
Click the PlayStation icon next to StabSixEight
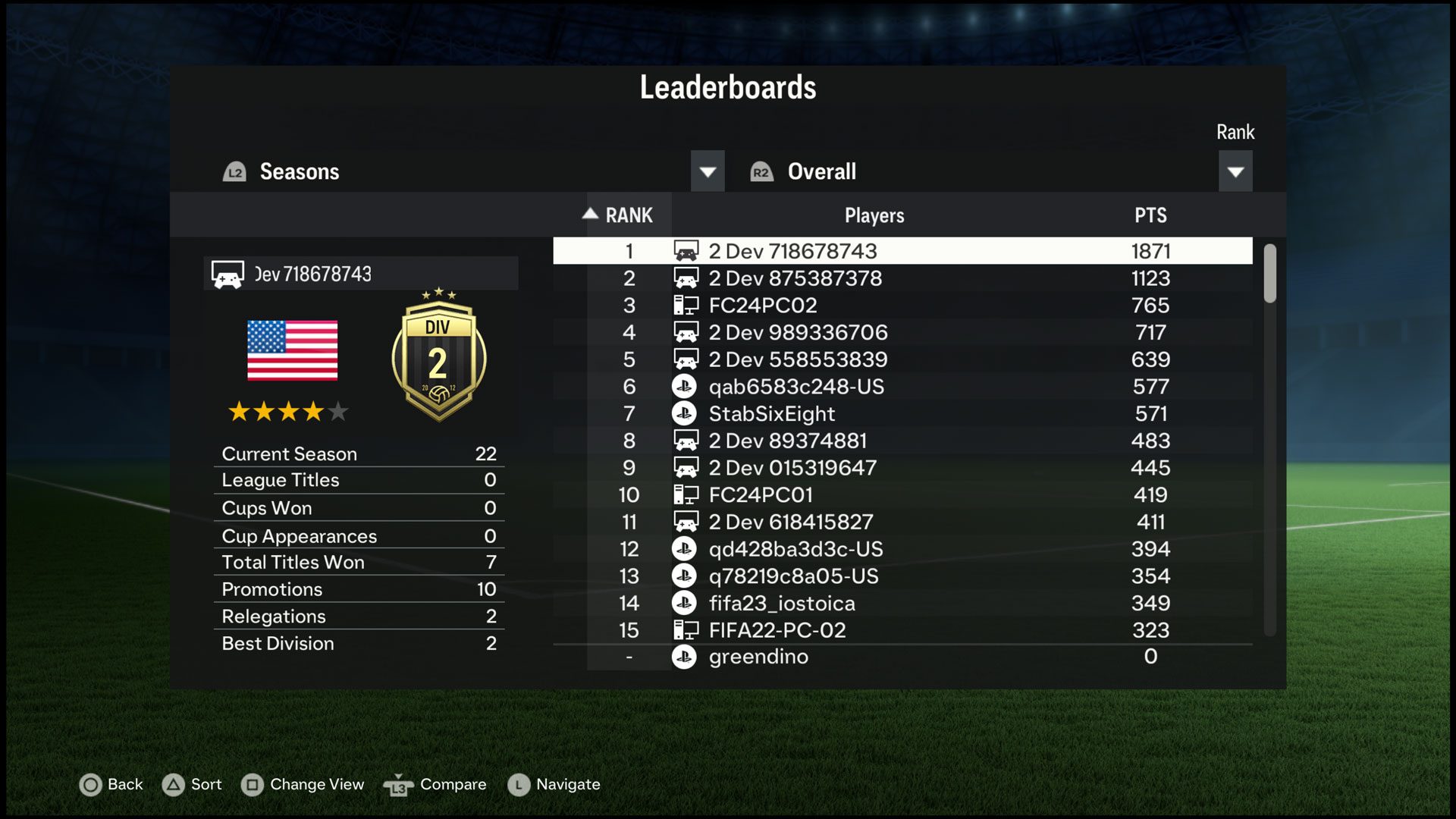click(685, 413)
